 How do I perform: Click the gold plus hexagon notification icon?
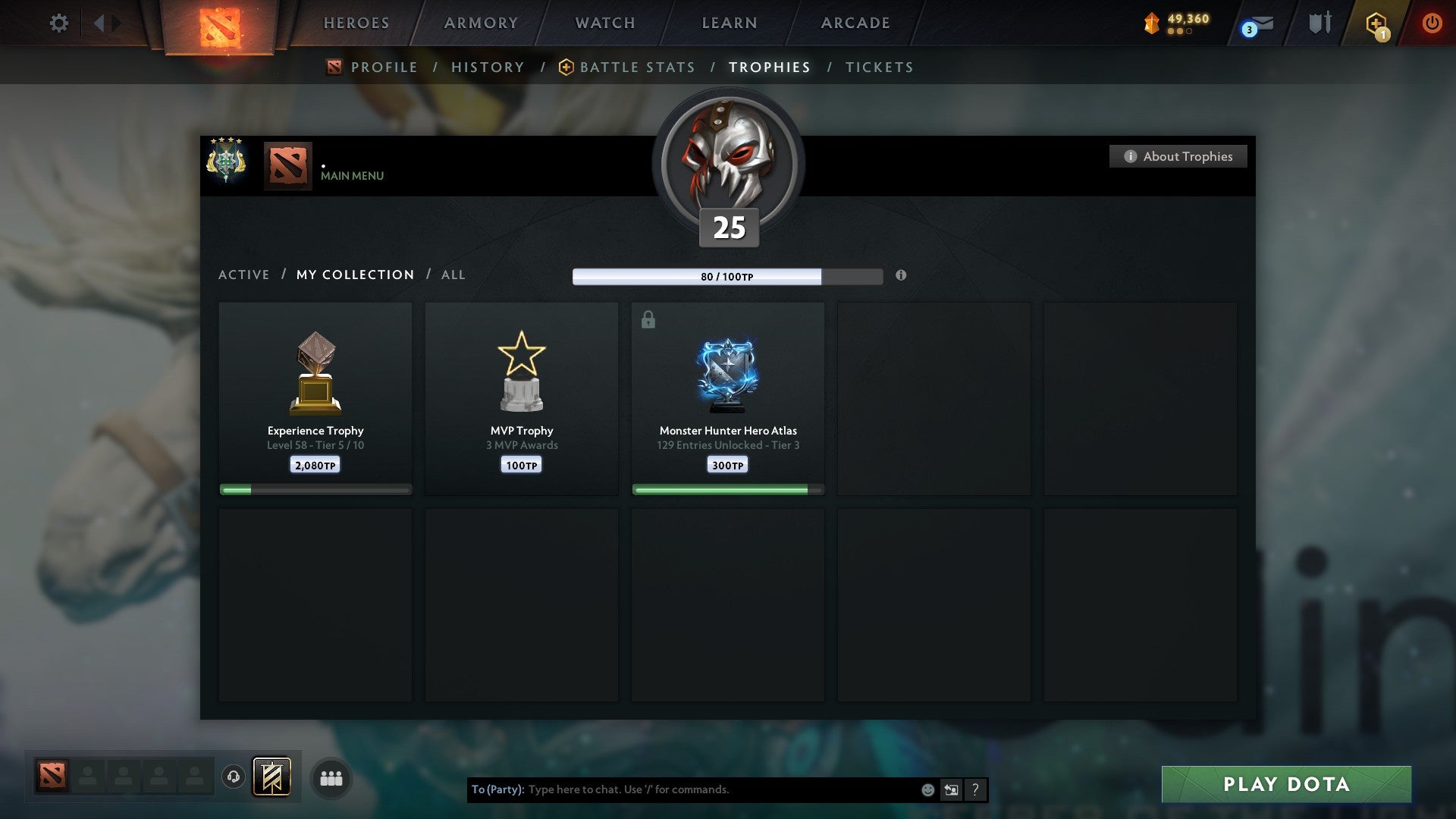1376,25
